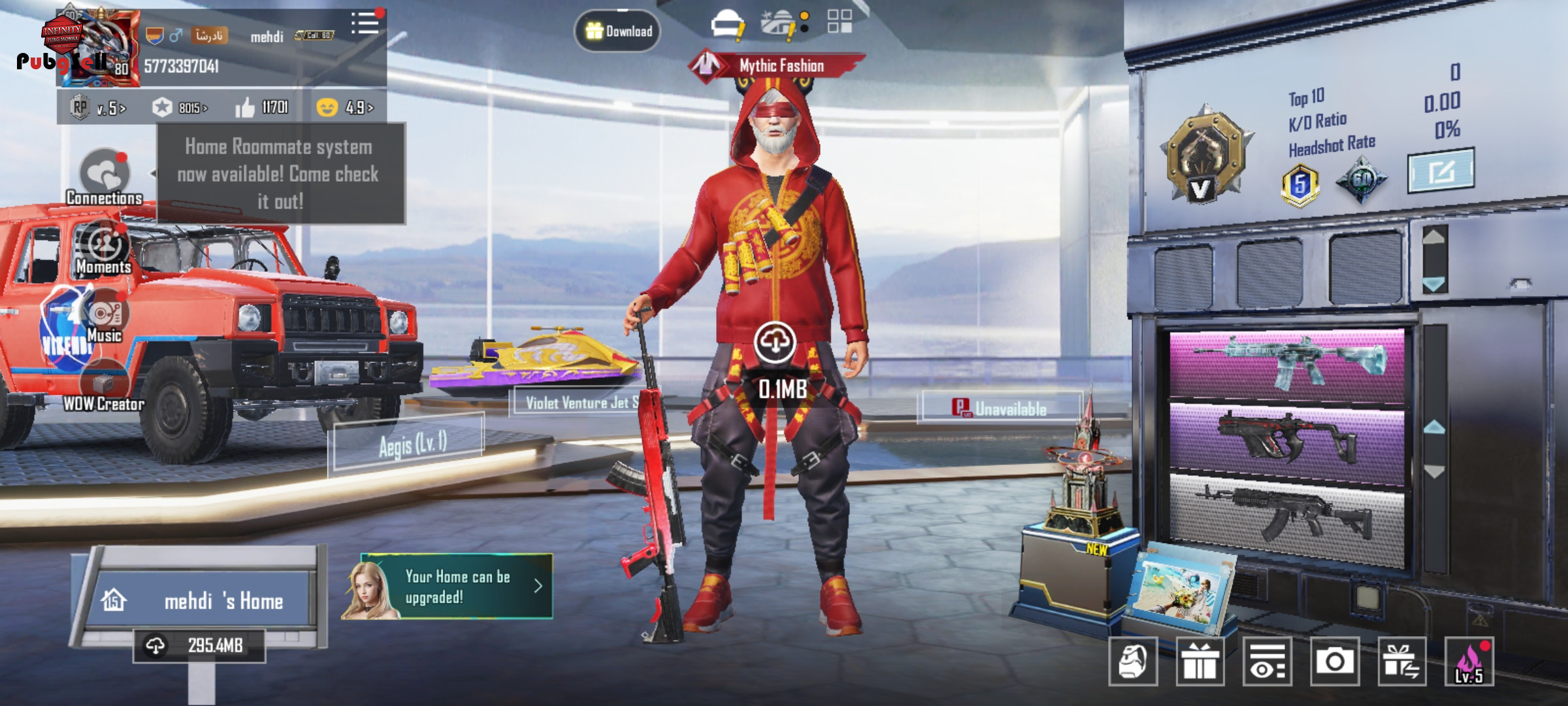Open the thumbs-up likes counter
This screenshot has width=1568, height=706.
(262, 107)
